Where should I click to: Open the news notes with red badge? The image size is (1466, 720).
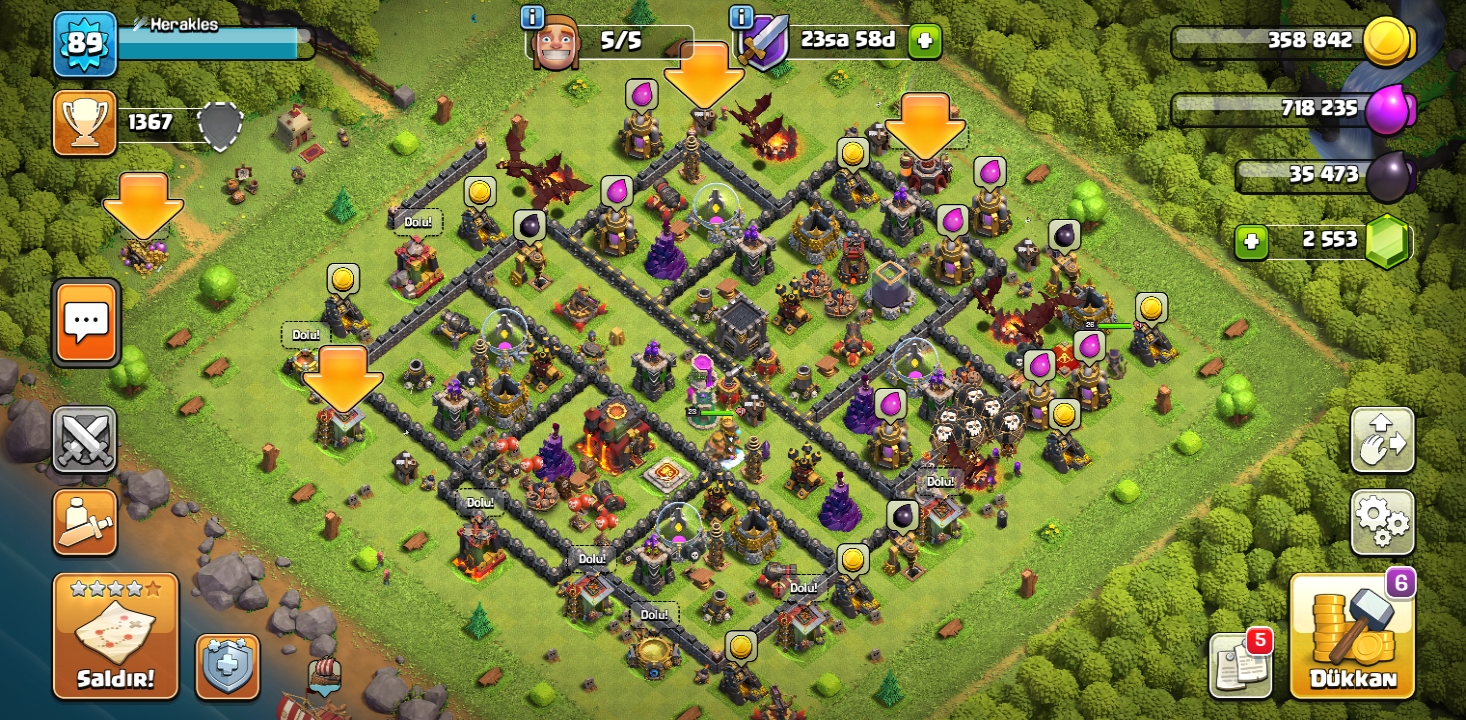pos(1240,664)
